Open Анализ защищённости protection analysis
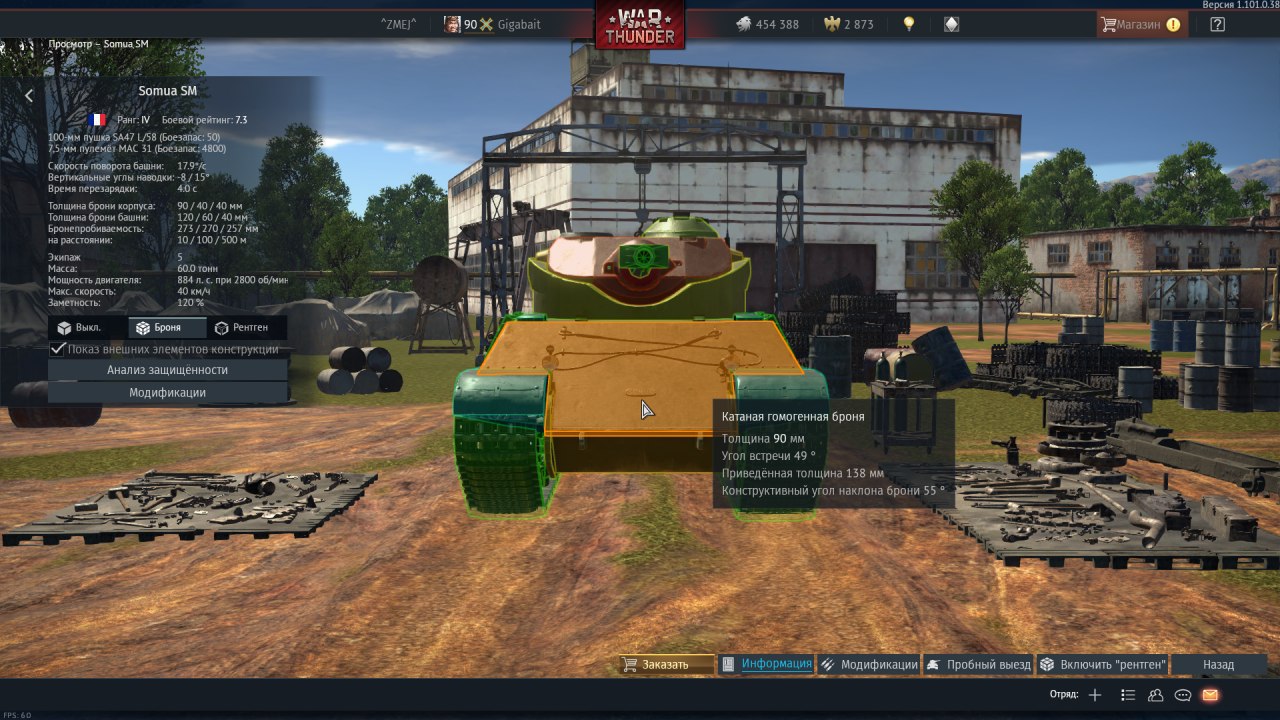 click(168, 370)
